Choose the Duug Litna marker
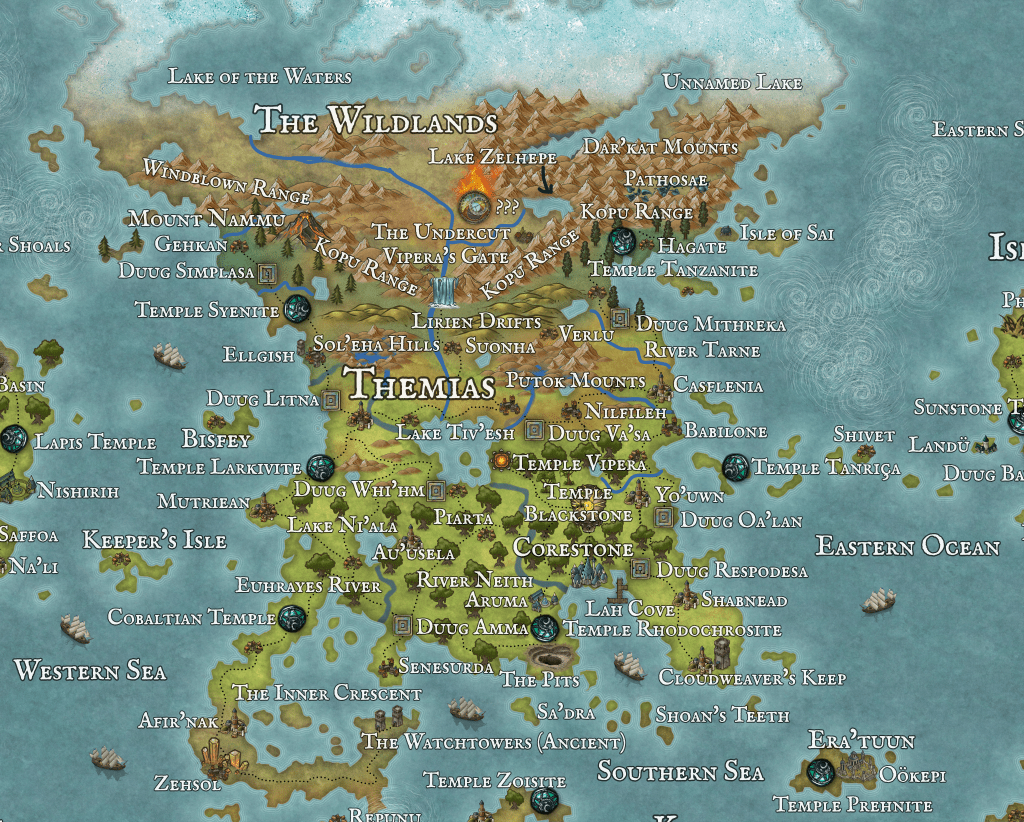This screenshot has height=822, width=1024. 332,399
